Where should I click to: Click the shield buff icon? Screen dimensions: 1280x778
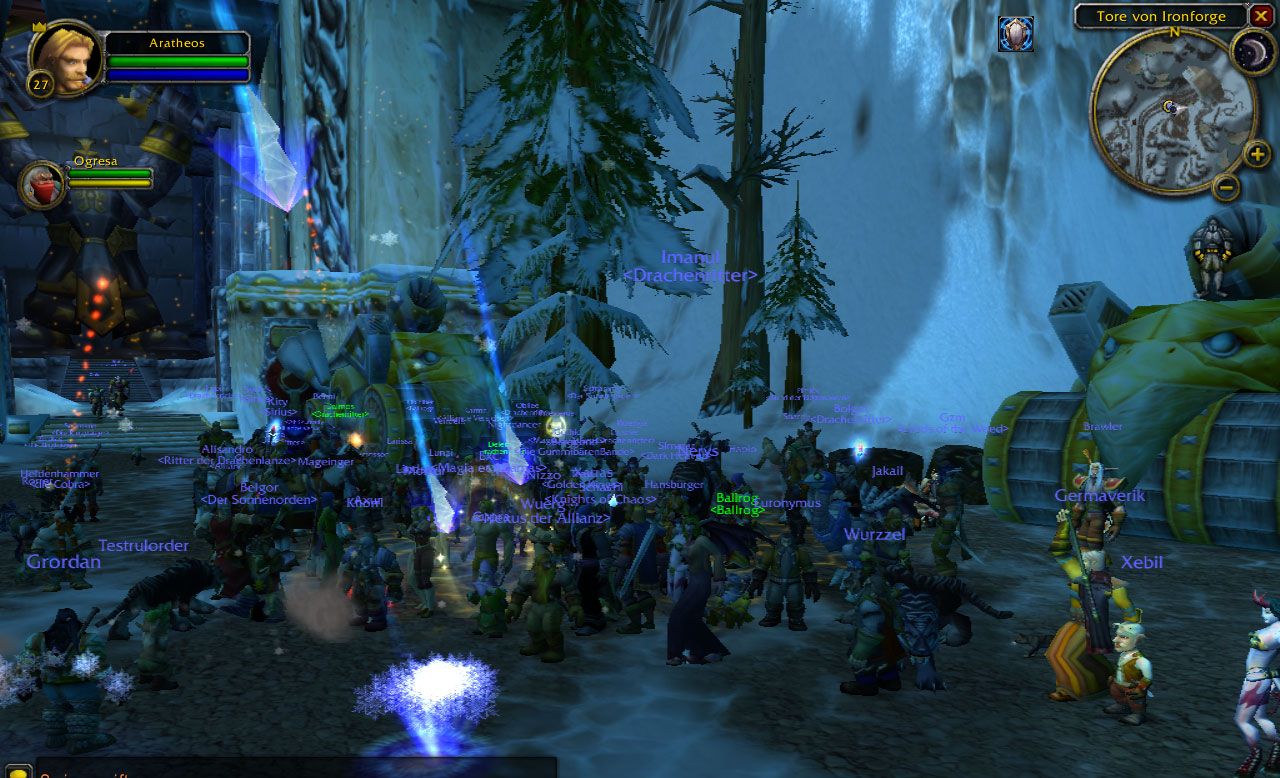tap(1015, 34)
